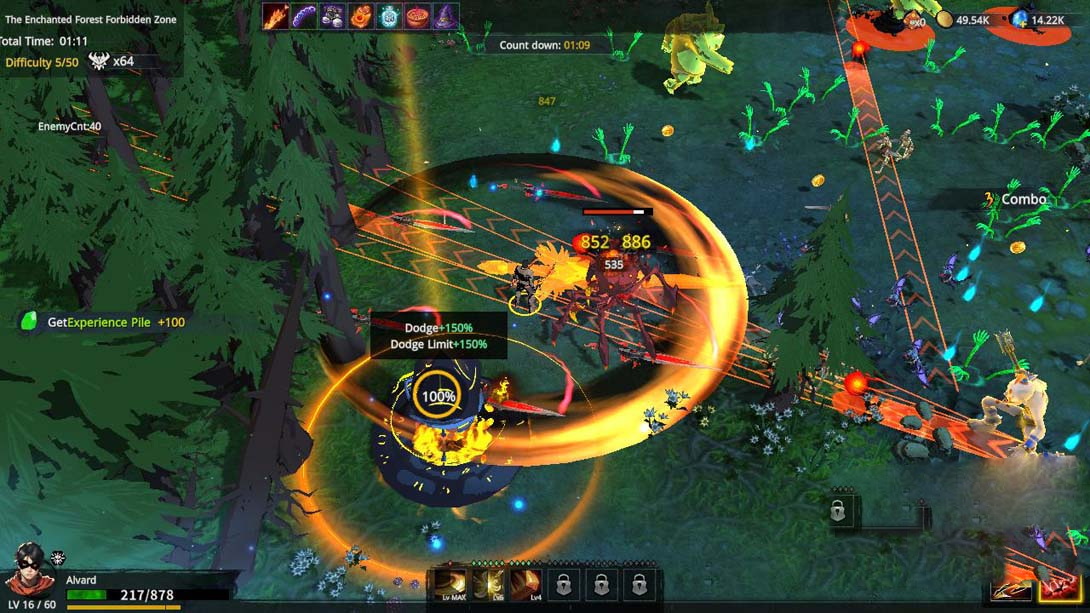Activate the Lv MAX skill
The width and height of the screenshot is (1090, 613).
[450, 584]
